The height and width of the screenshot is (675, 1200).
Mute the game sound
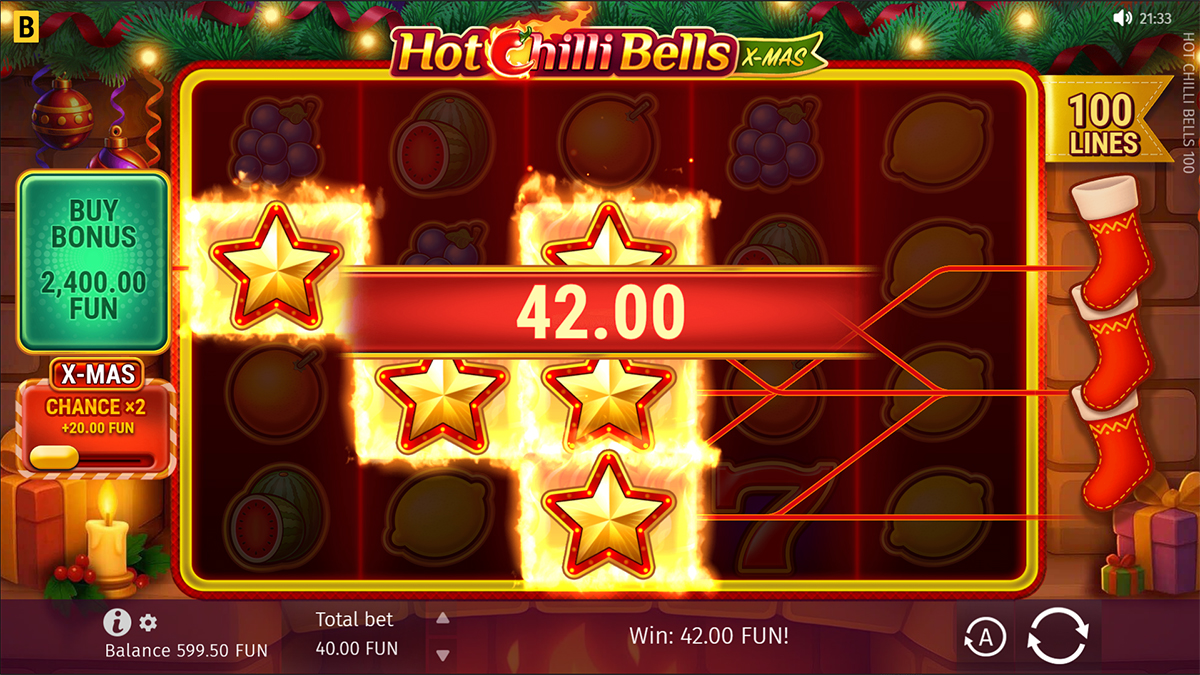pyautogui.click(x=1122, y=18)
